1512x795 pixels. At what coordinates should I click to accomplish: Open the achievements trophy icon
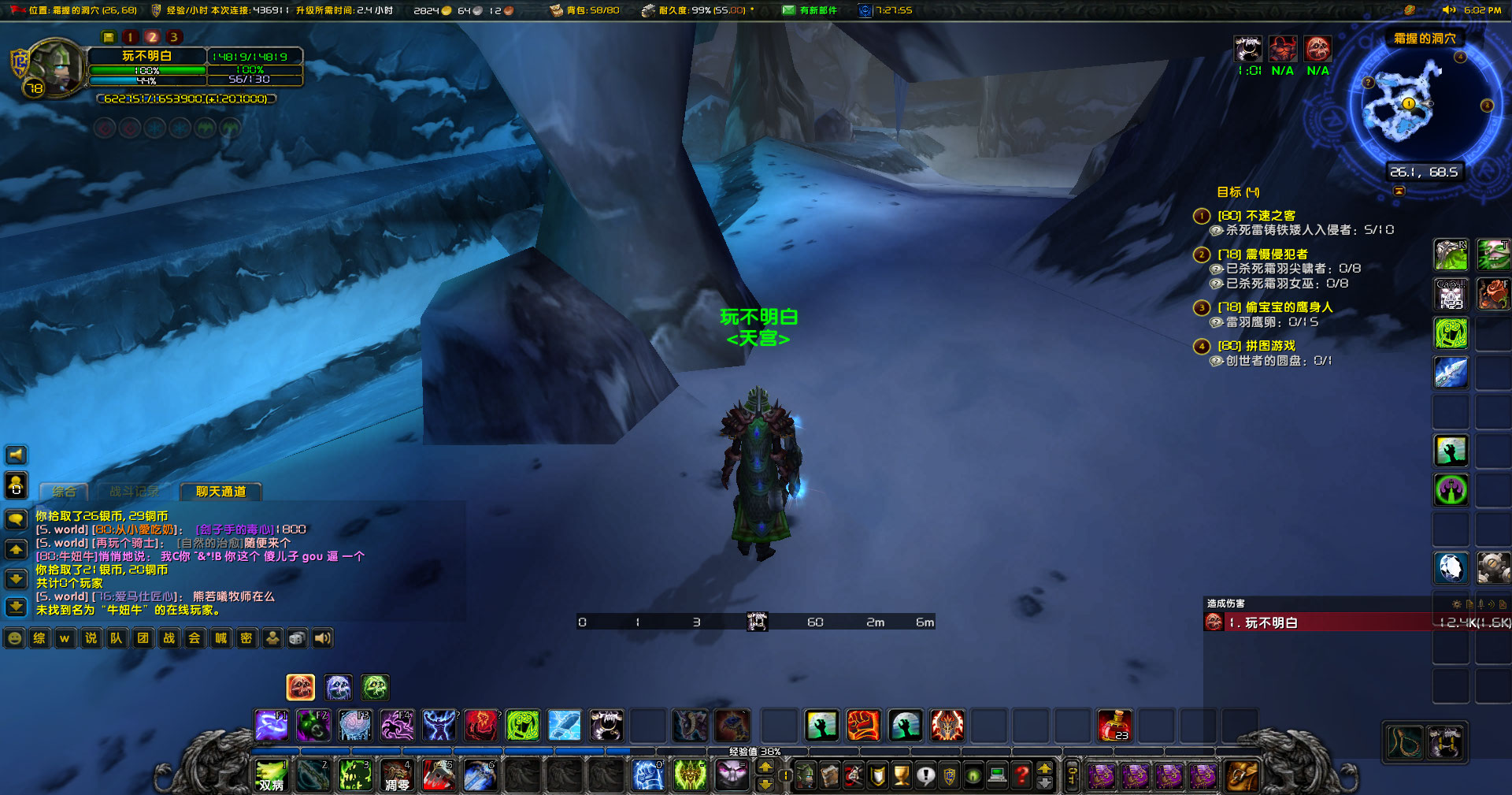pos(902,775)
